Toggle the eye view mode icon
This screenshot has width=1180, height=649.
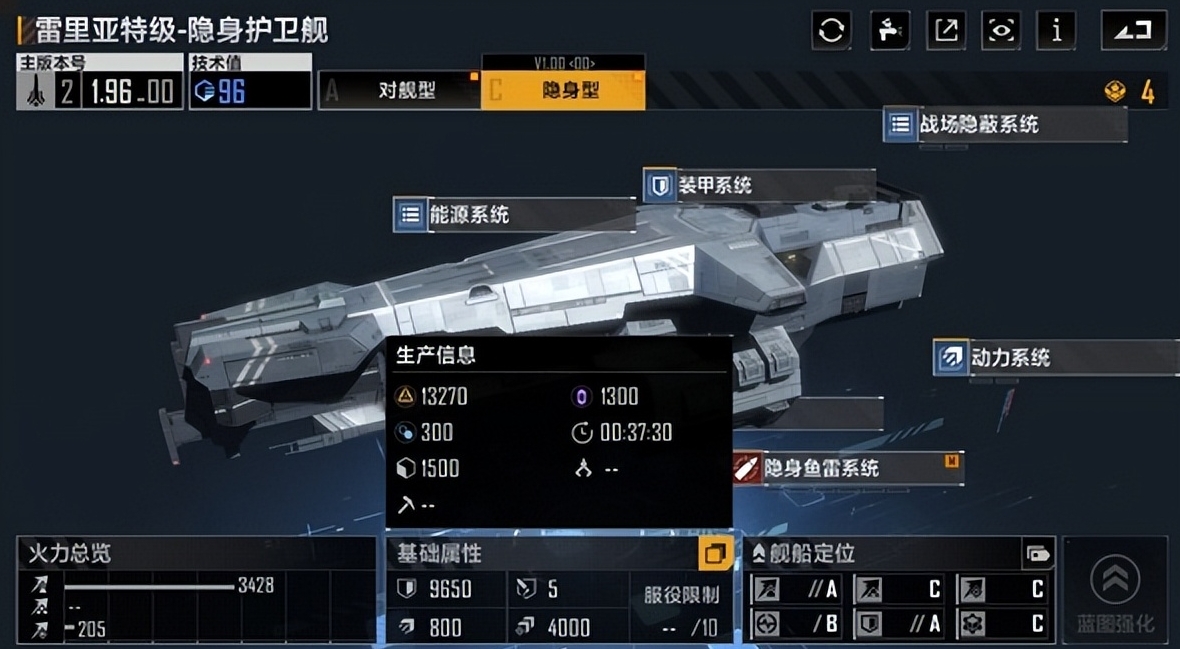pyautogui.click(x=1001, y=30)
